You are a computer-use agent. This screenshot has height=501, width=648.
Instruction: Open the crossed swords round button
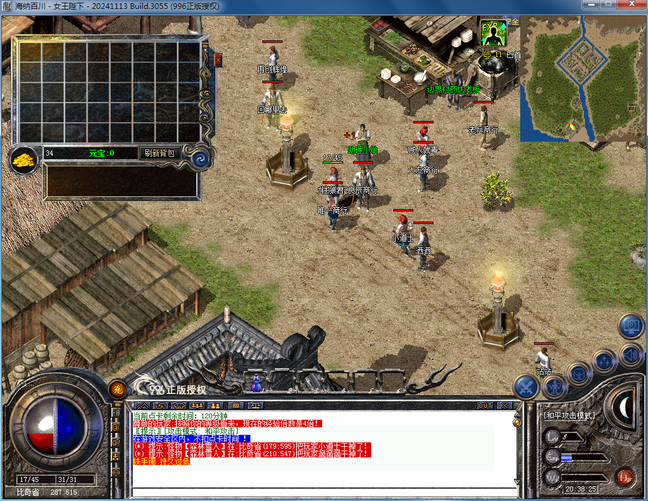(527, 386)
